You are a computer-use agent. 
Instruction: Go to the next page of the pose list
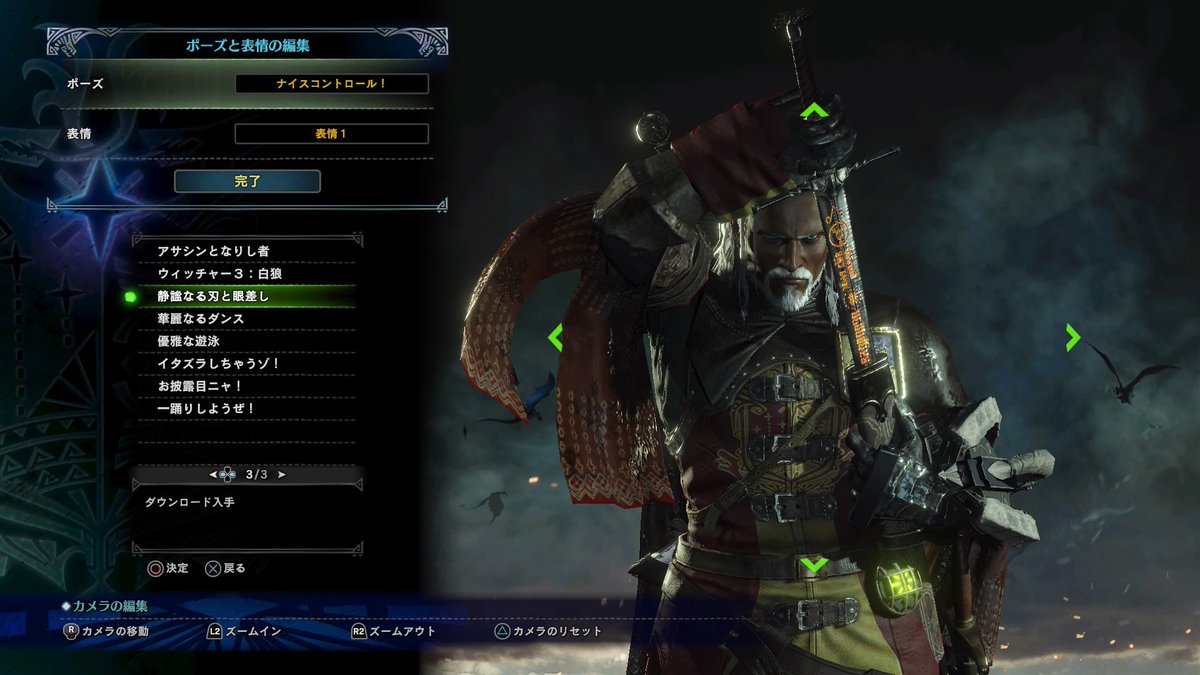(282, 474)
